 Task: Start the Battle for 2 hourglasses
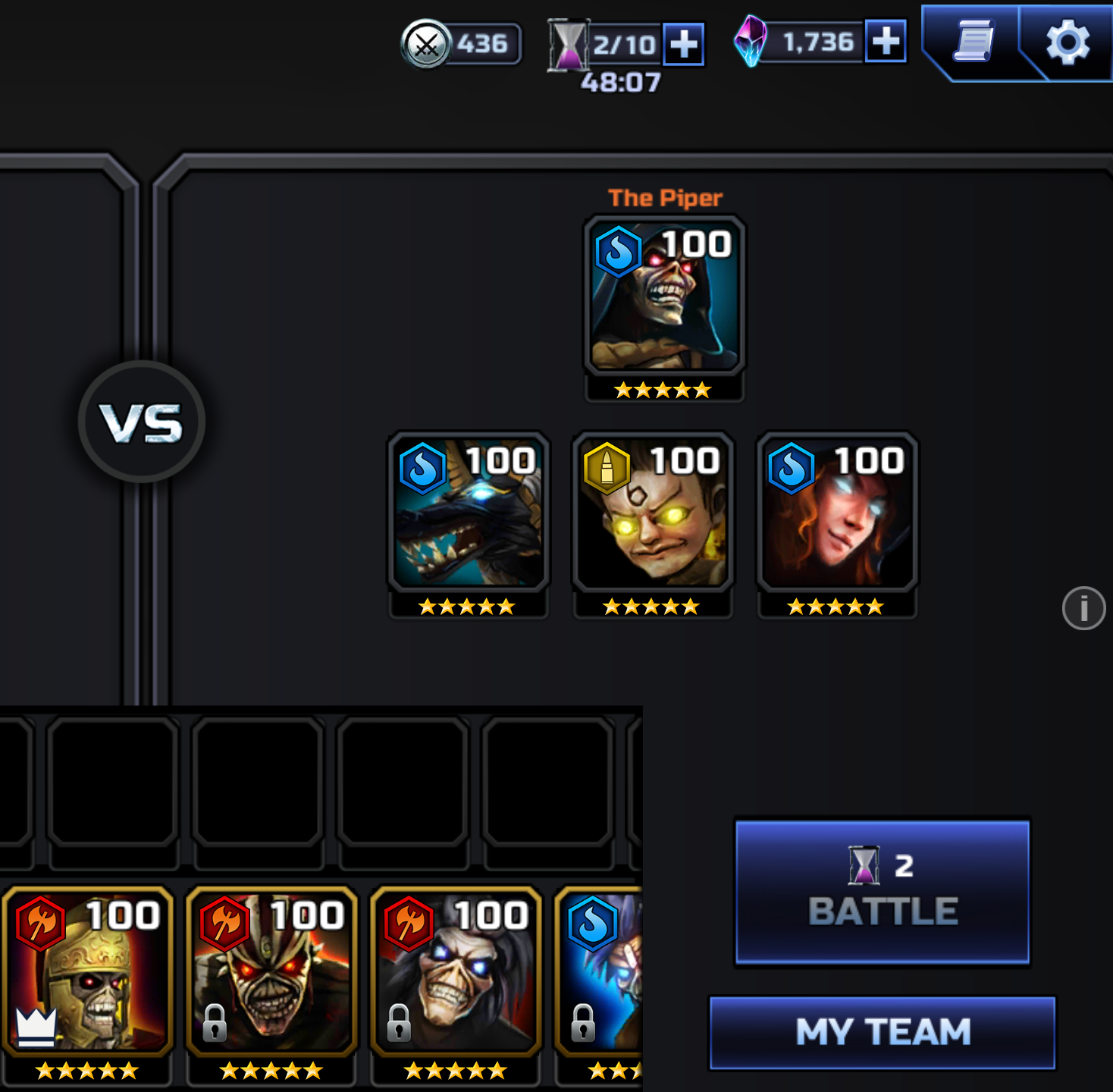click(x=883, y=891)
